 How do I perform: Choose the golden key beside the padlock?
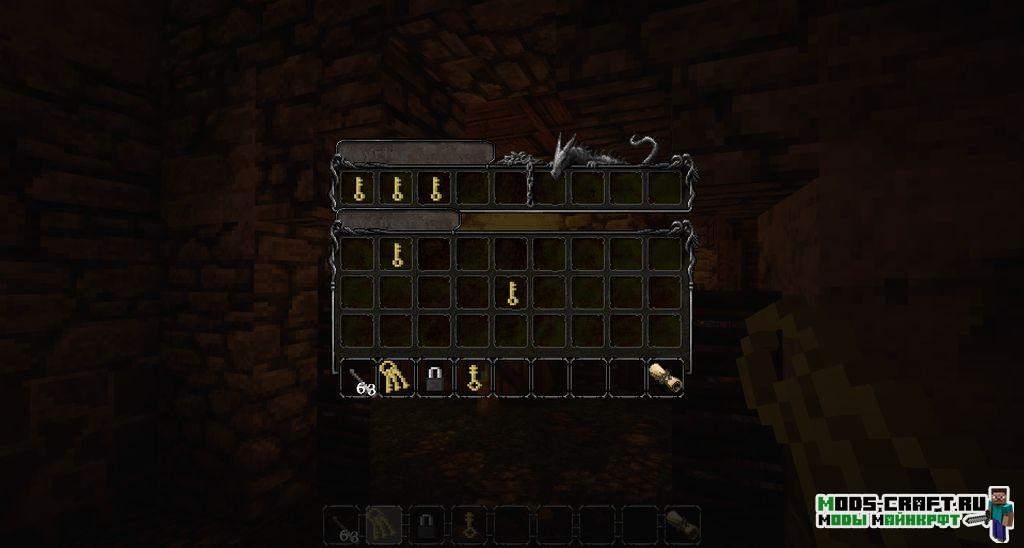tap(473, 377)
